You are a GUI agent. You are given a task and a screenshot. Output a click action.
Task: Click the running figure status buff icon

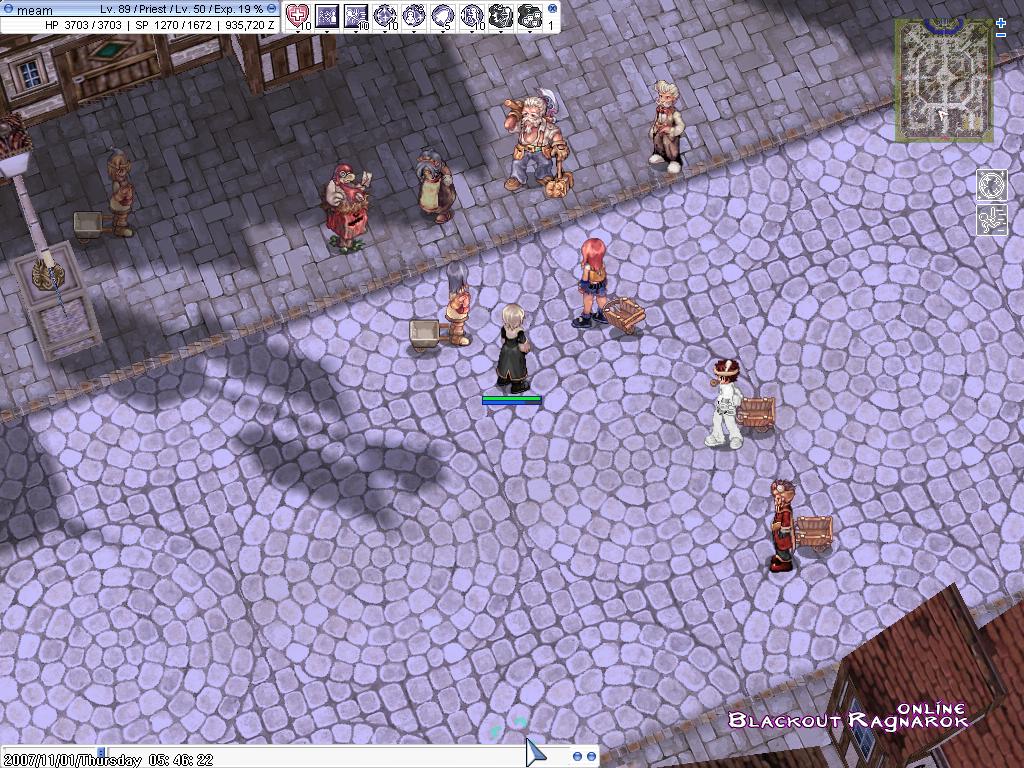pyautogui.click(x=991, y=219)
